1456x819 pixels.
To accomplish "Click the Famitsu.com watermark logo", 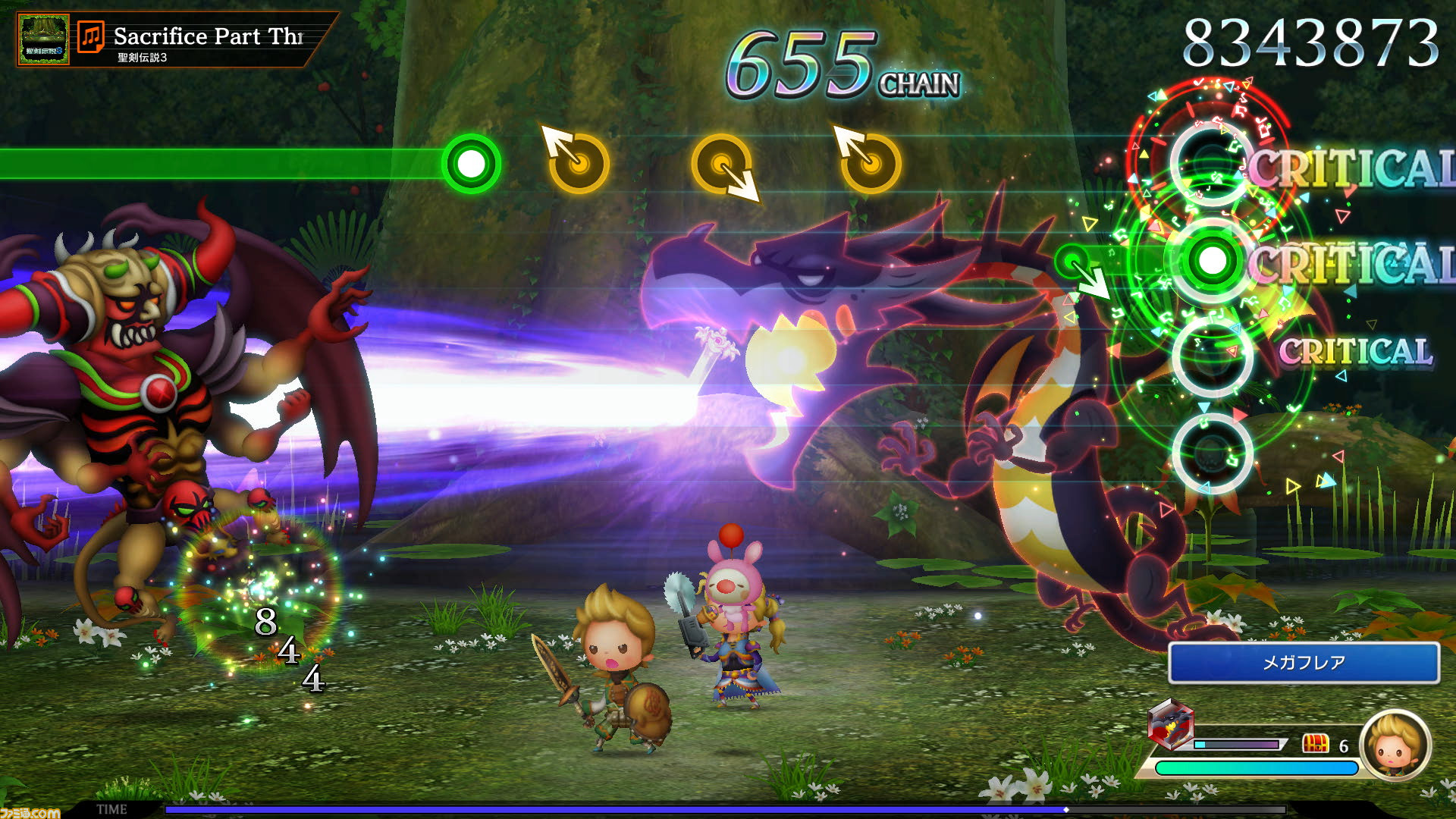I will coord(30,812).
